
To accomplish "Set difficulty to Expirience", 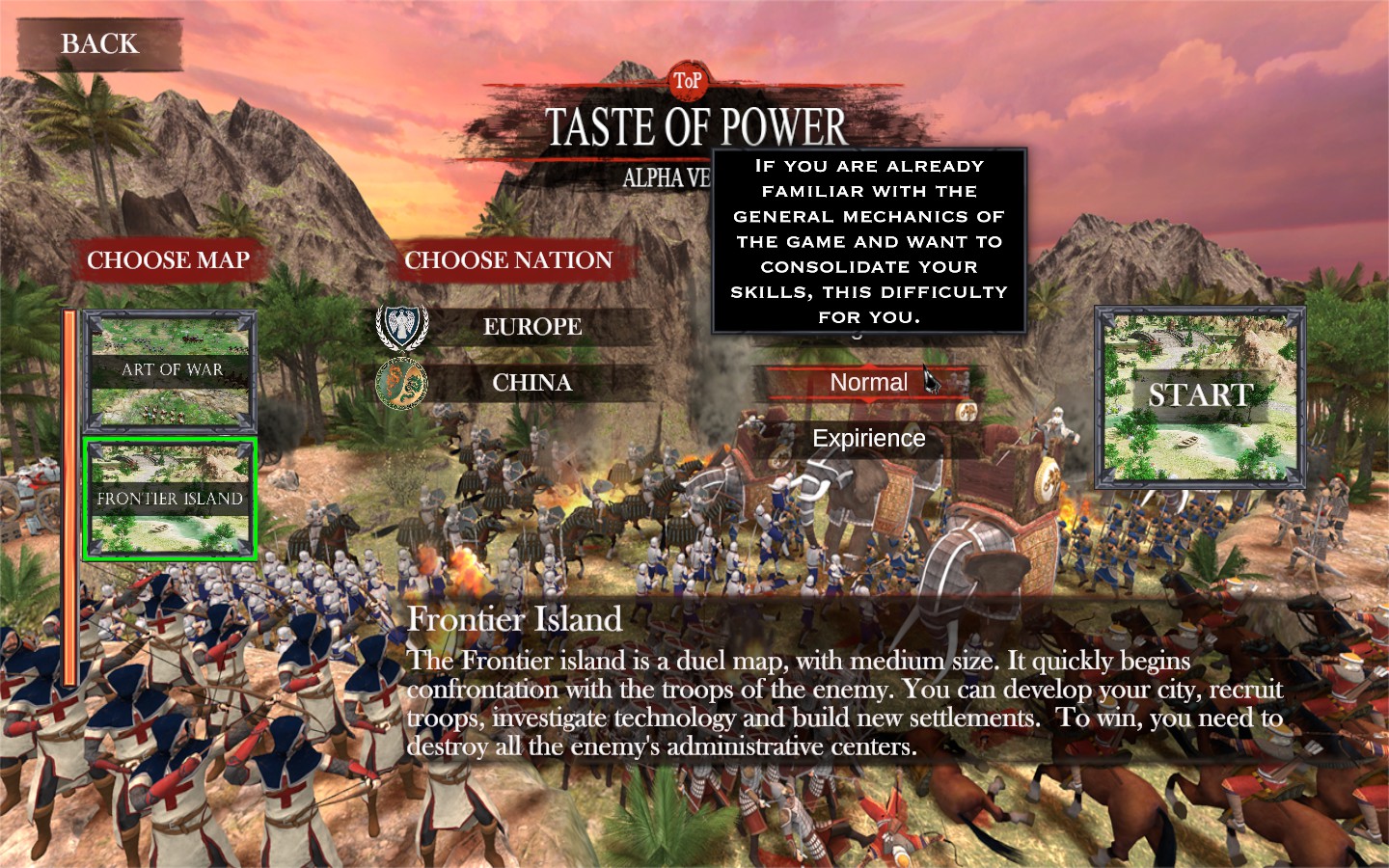I will (868, 439).
